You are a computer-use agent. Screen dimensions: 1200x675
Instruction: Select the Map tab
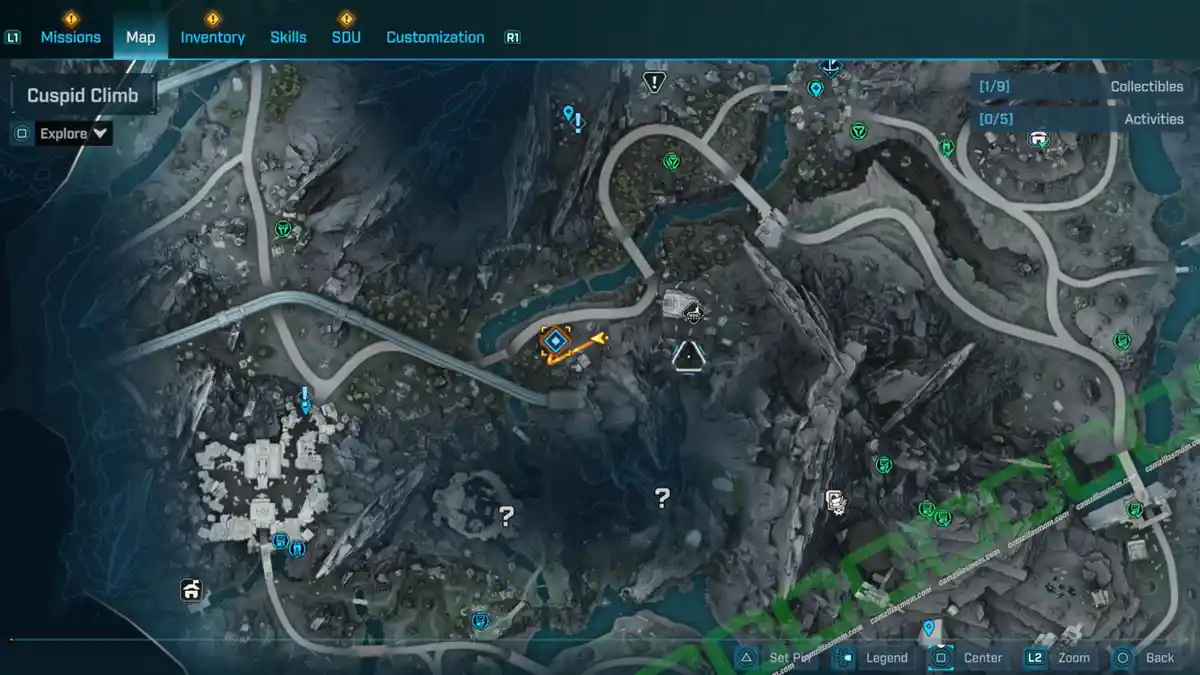click(140, 37)
